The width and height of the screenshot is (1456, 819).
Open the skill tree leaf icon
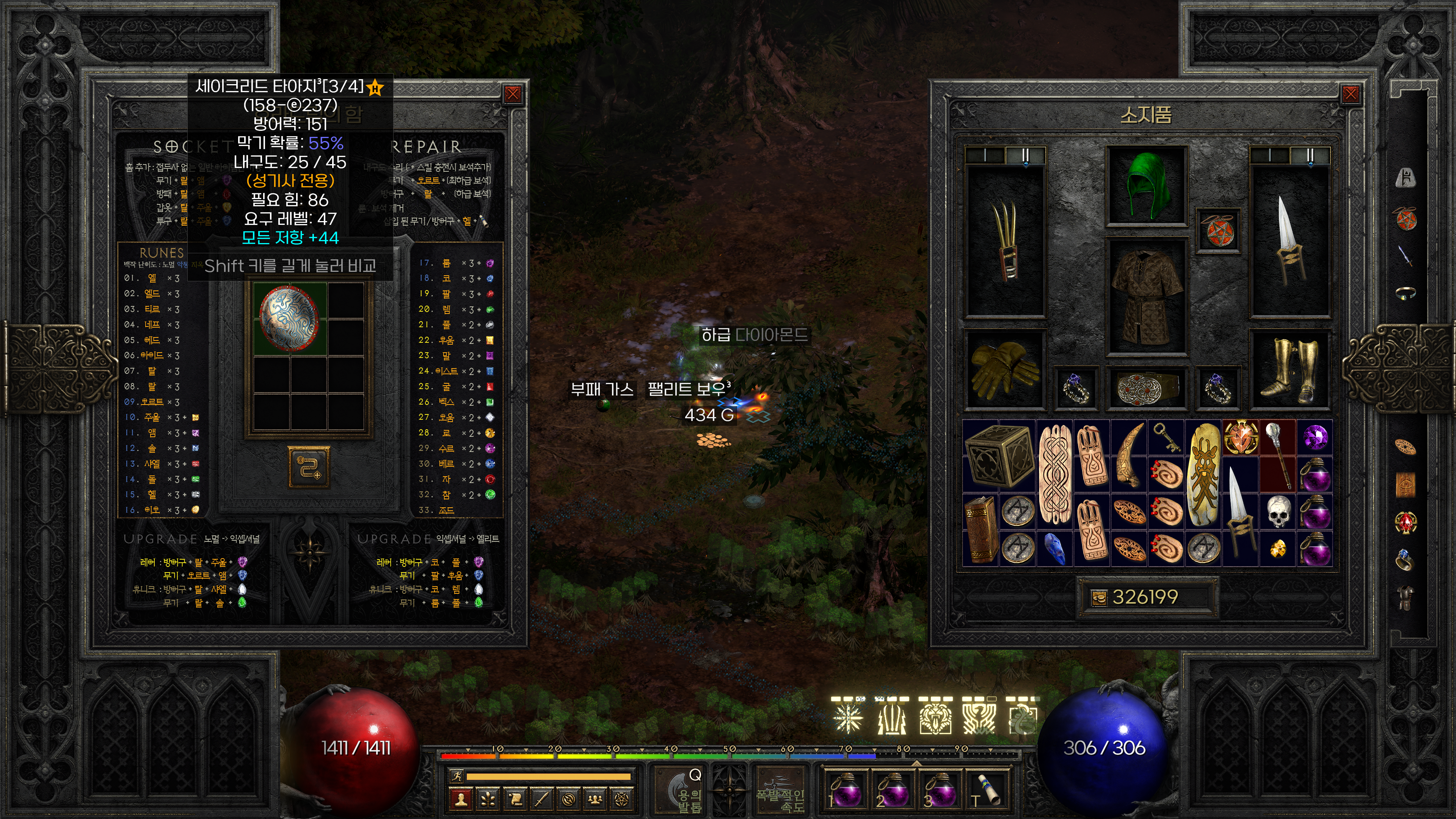tap(488, 799)
